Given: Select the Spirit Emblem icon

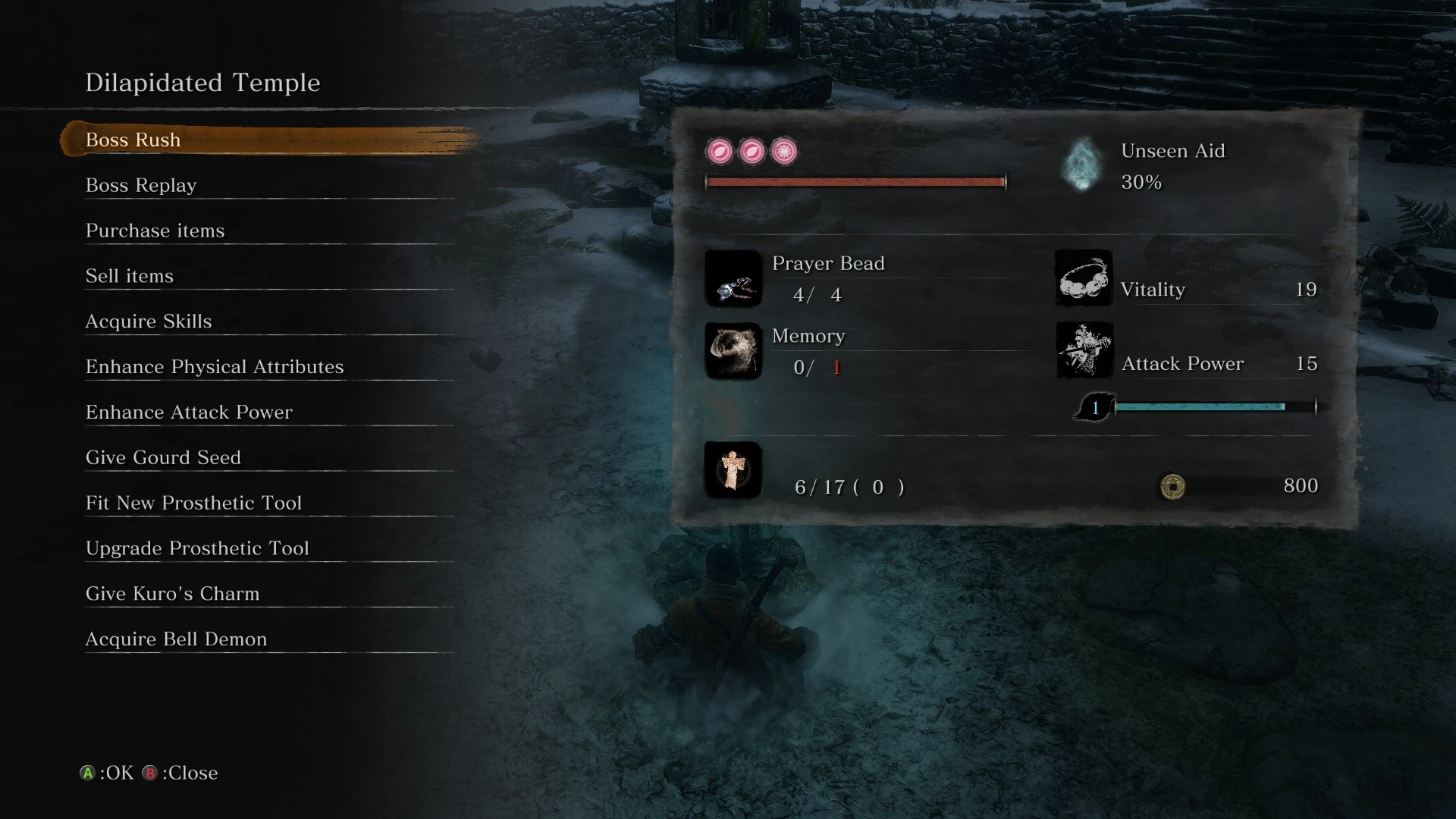Looking at the screenshot, I should [733, 470].
